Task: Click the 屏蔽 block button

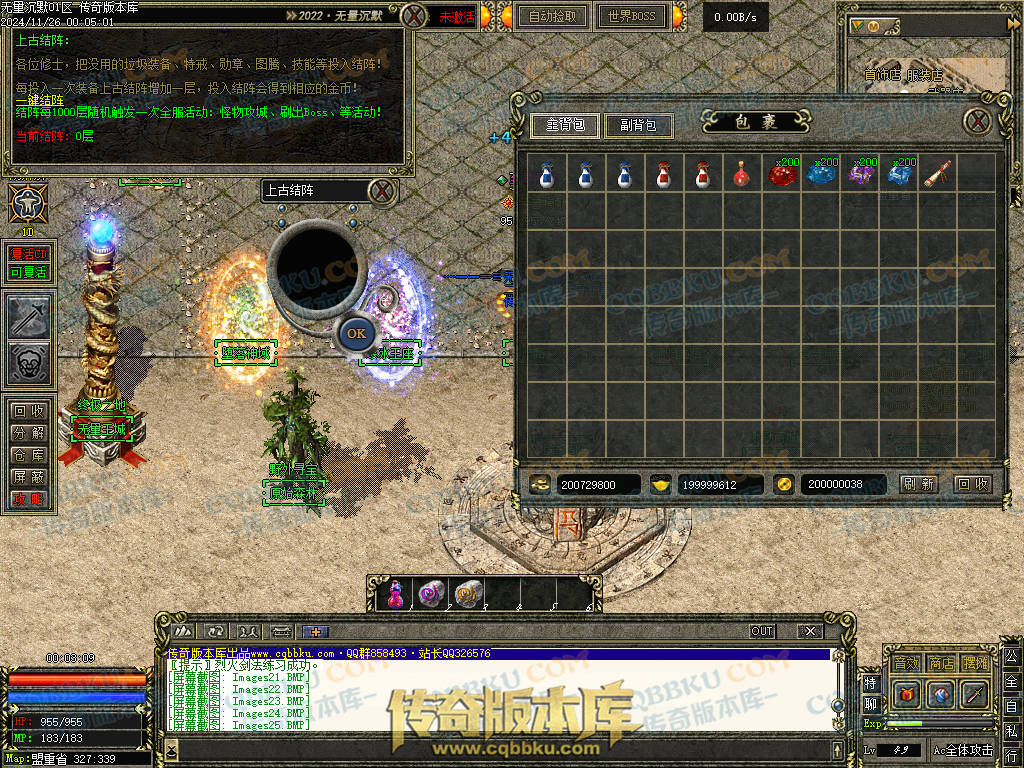Action: click(28, 477)
